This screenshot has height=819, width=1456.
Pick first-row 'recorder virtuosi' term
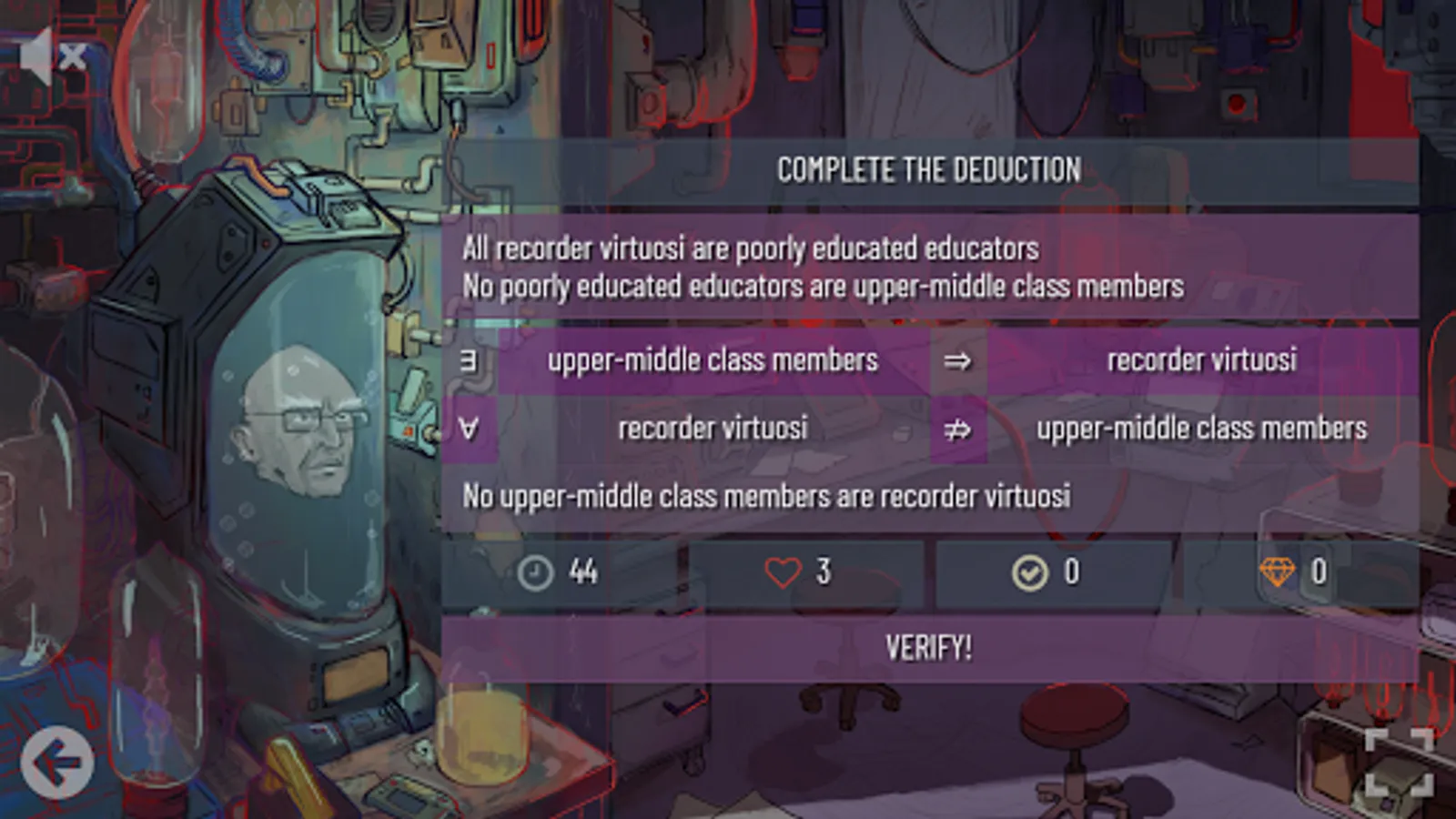pyautogui.click(x=1201, y=361)
